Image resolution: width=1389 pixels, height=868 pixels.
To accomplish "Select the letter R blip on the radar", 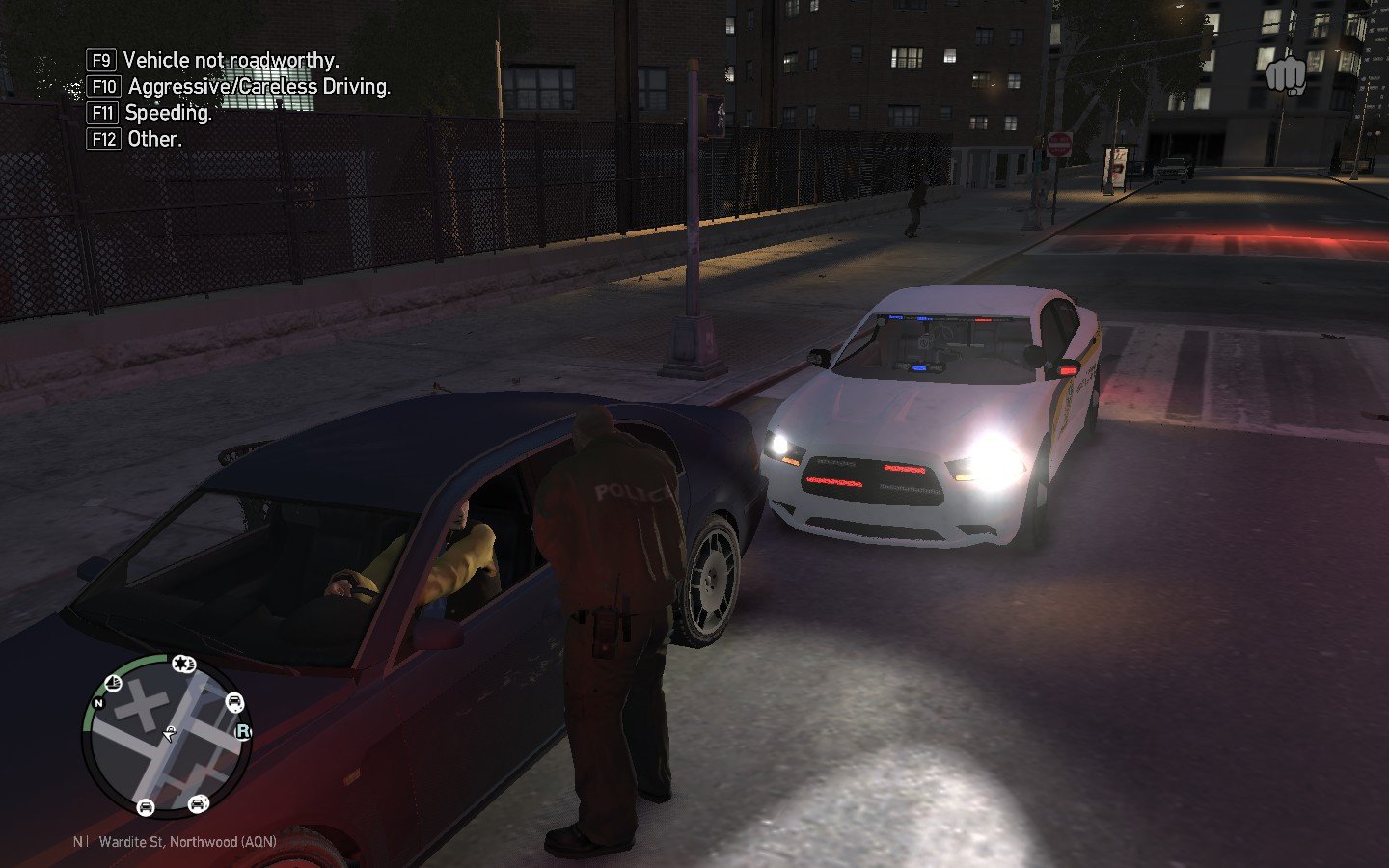I will (x=242, y=732).
